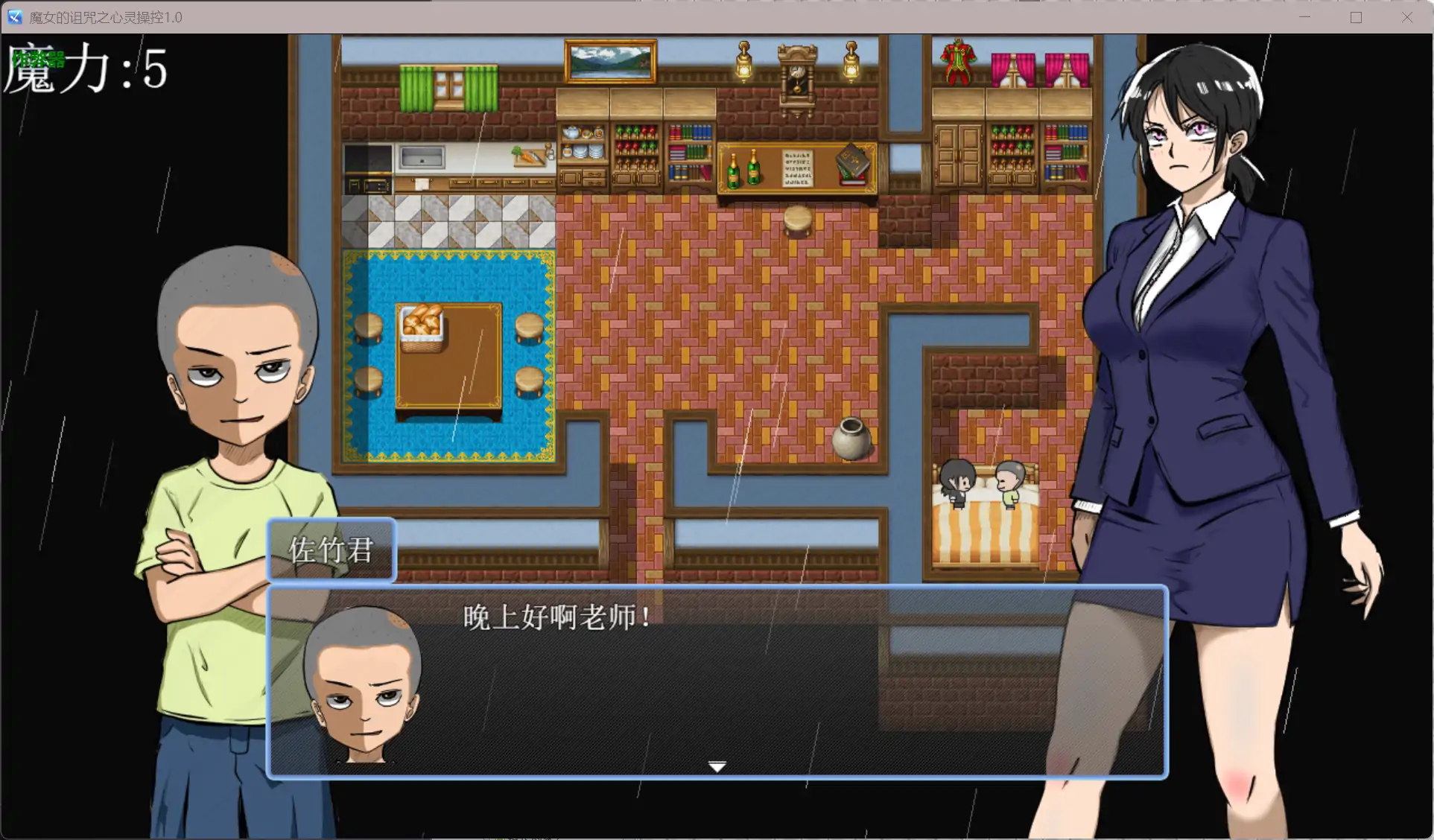Image resolution: width=1434 pixels, height=840 pixels.
Task: Minimize the game window
Action: (1304, 16)
